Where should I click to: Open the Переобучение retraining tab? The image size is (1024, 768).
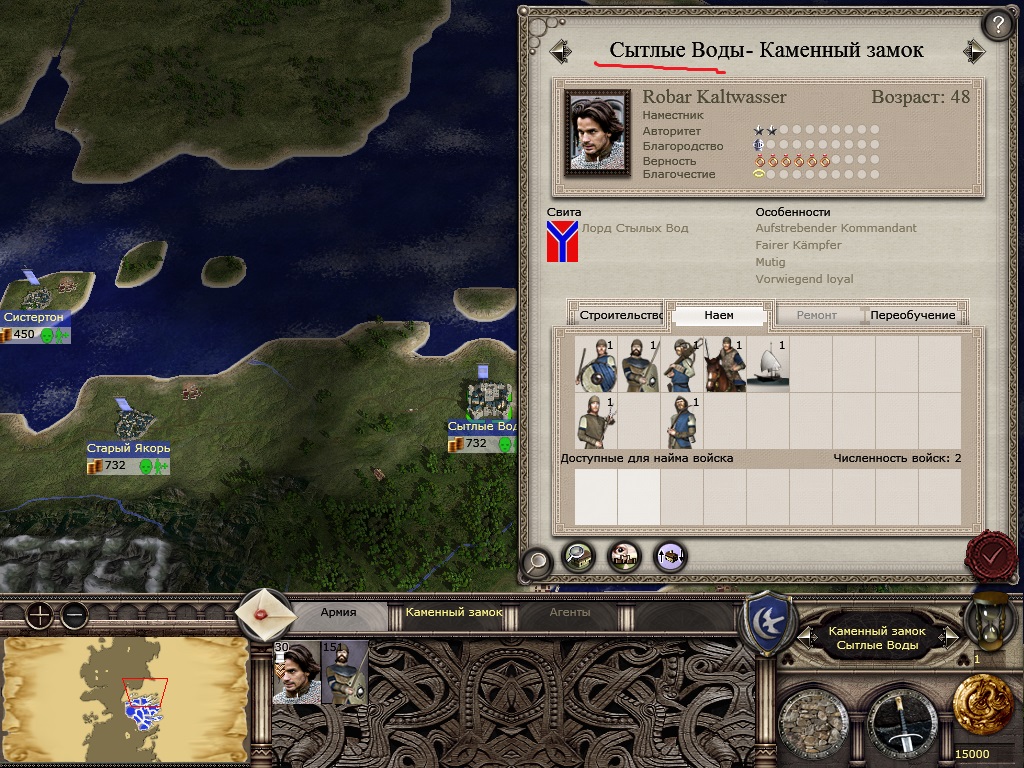(x=912, y=315)
